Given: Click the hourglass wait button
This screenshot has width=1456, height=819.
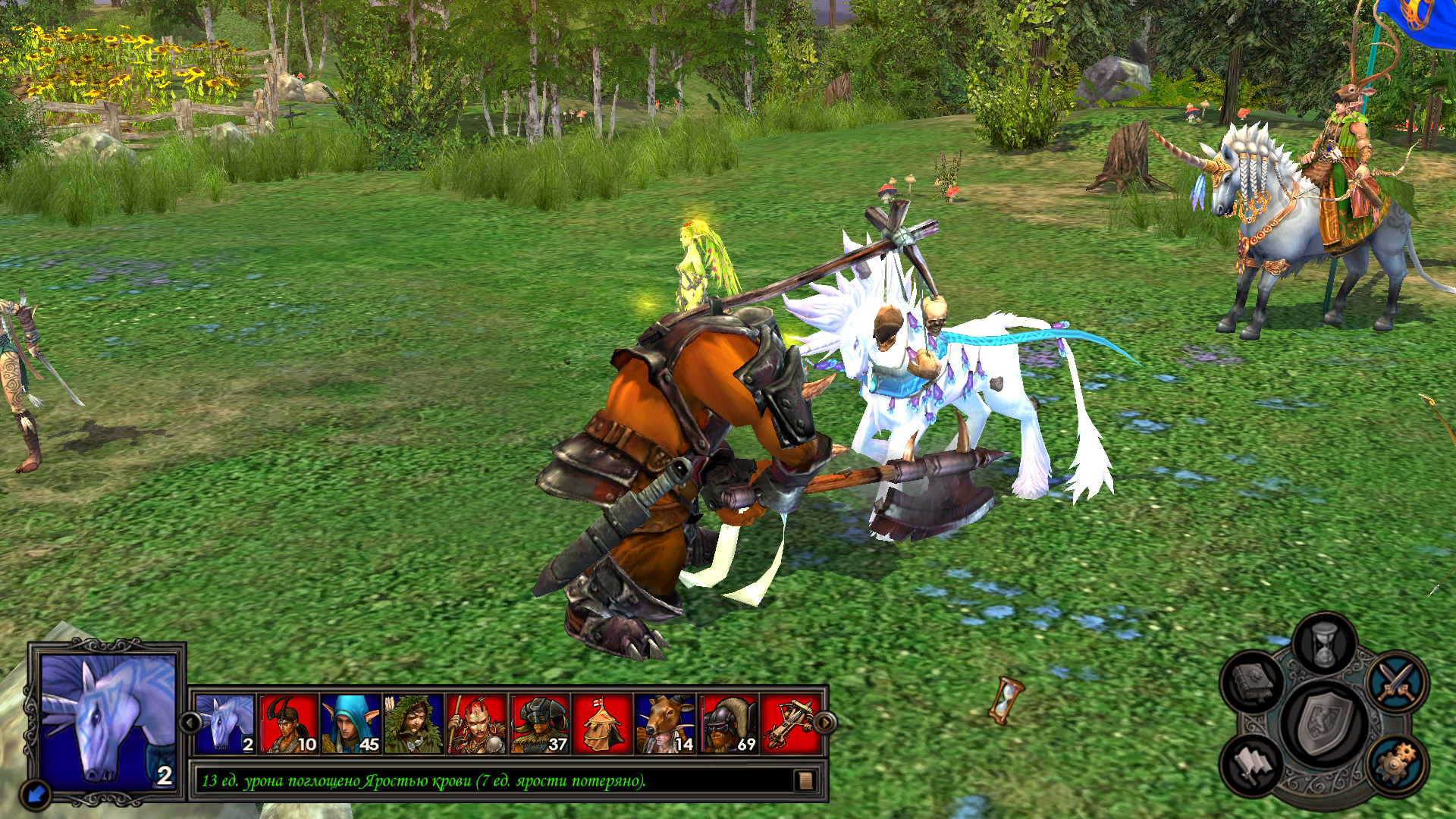Looking at the screenshot, I should [x=1323, y=645].
